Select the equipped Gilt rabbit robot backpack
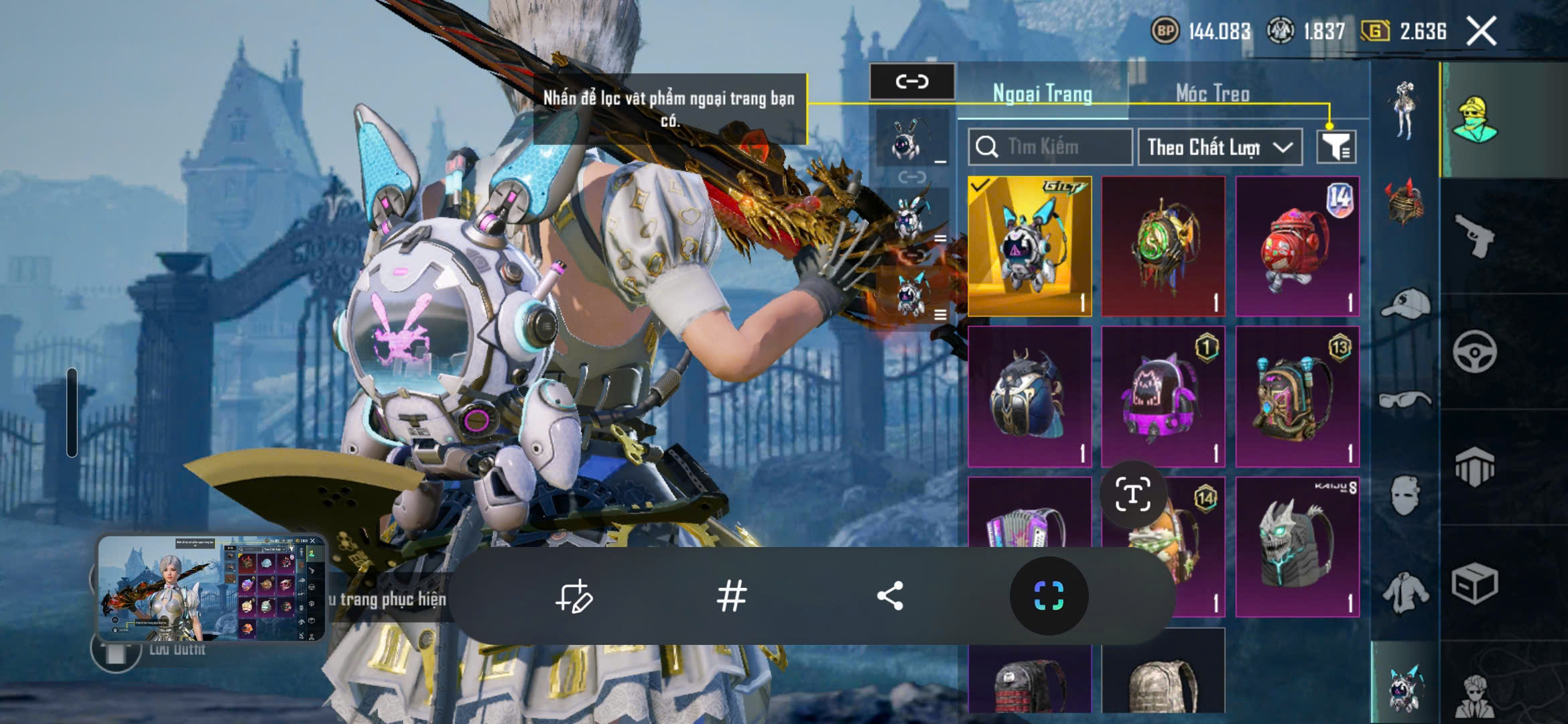1568x724 pixels. pyautogui.click(x=1029, y=246)
